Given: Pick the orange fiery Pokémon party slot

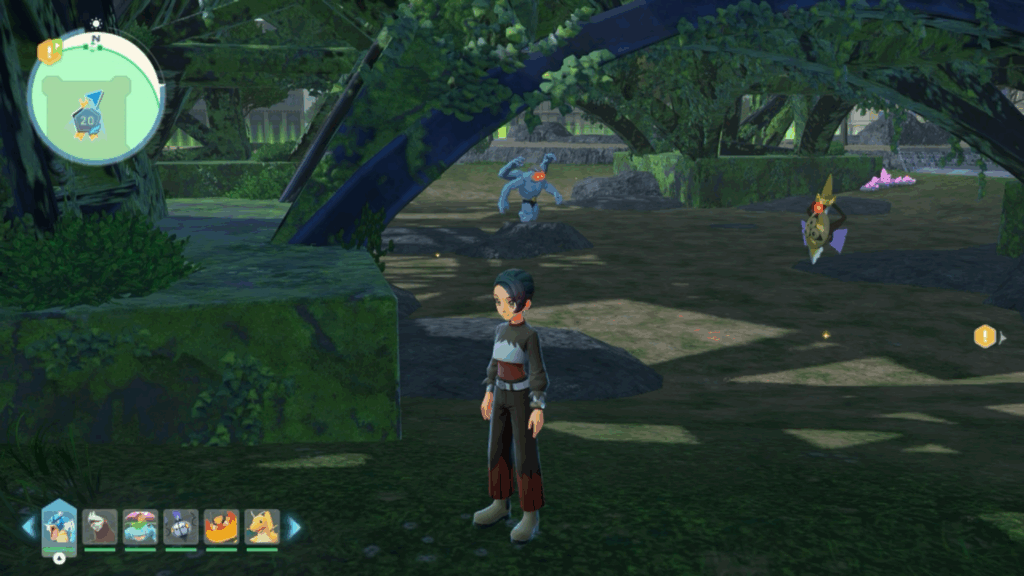Looking at the screenshot, I should [x=221, y=526].
